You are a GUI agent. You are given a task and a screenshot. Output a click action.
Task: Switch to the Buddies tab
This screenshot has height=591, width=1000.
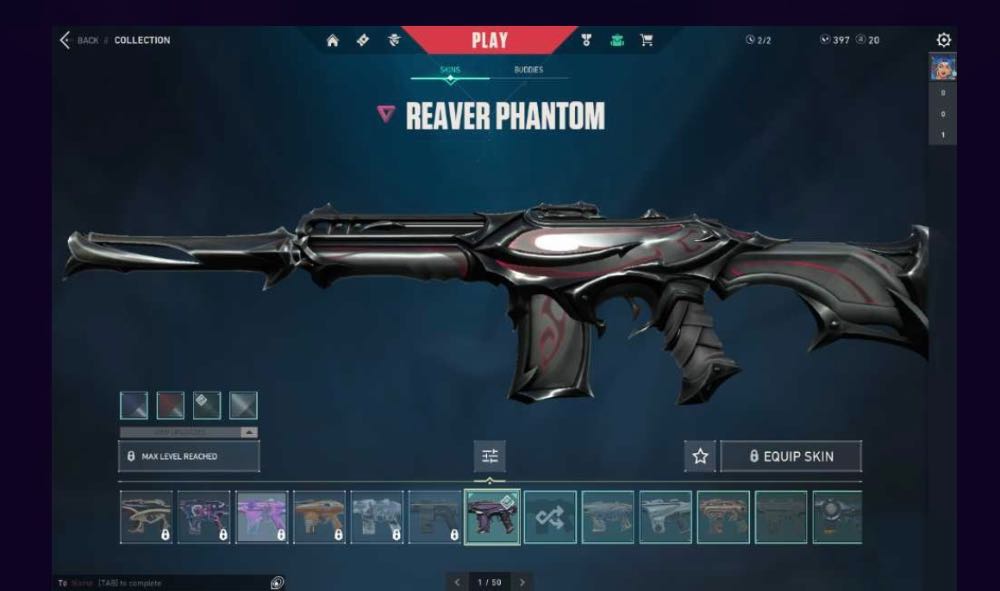point(529,70)
